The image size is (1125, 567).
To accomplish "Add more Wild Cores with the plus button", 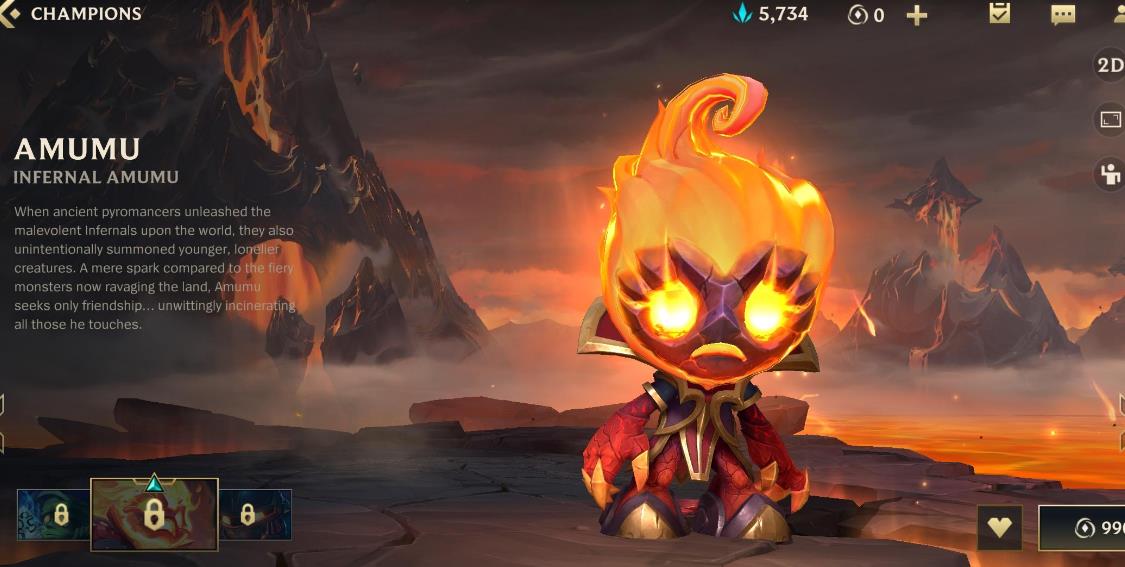I will pos(916,15).
